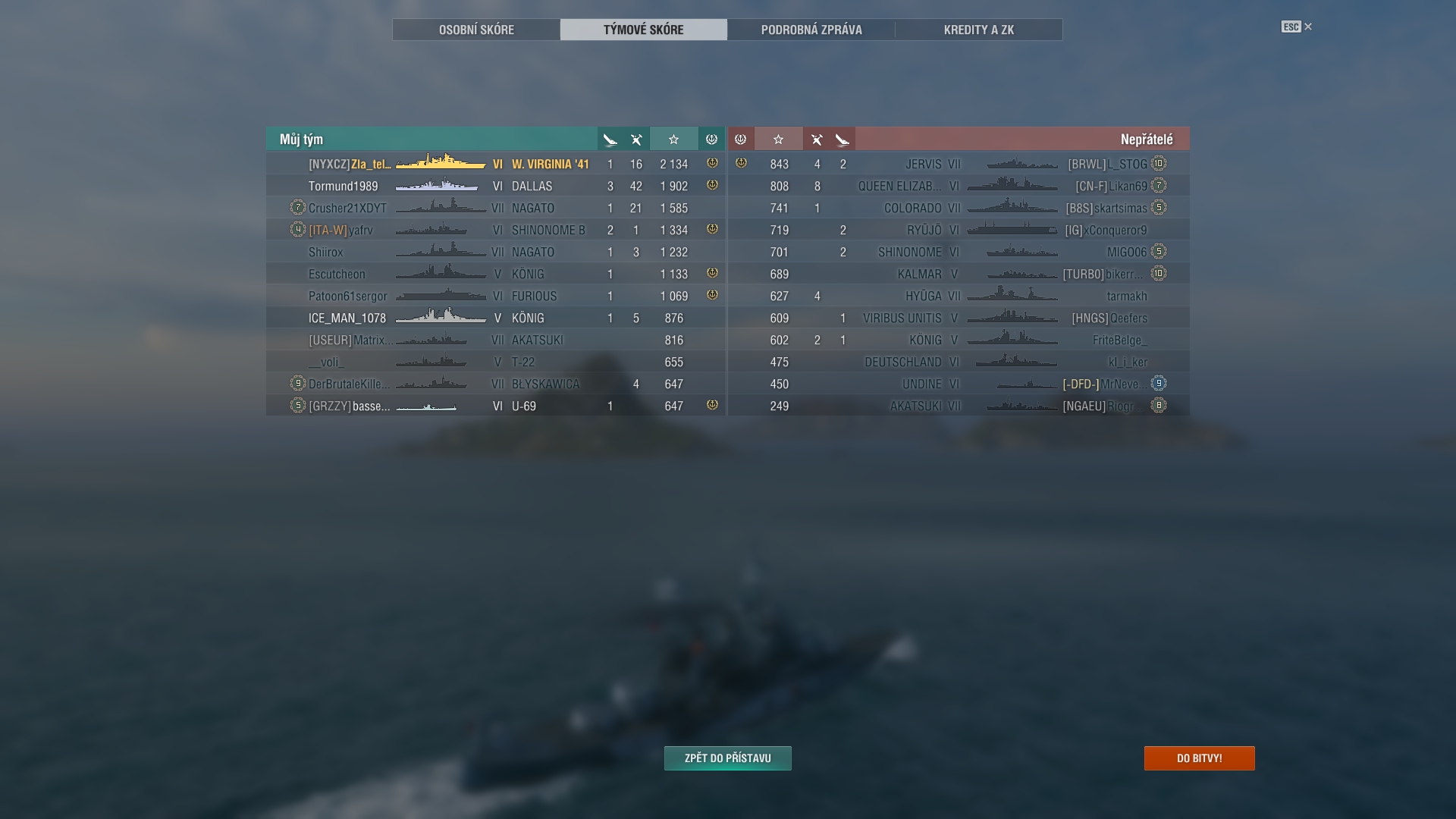Select Tormund1989's Dallas row

[496, 186]
